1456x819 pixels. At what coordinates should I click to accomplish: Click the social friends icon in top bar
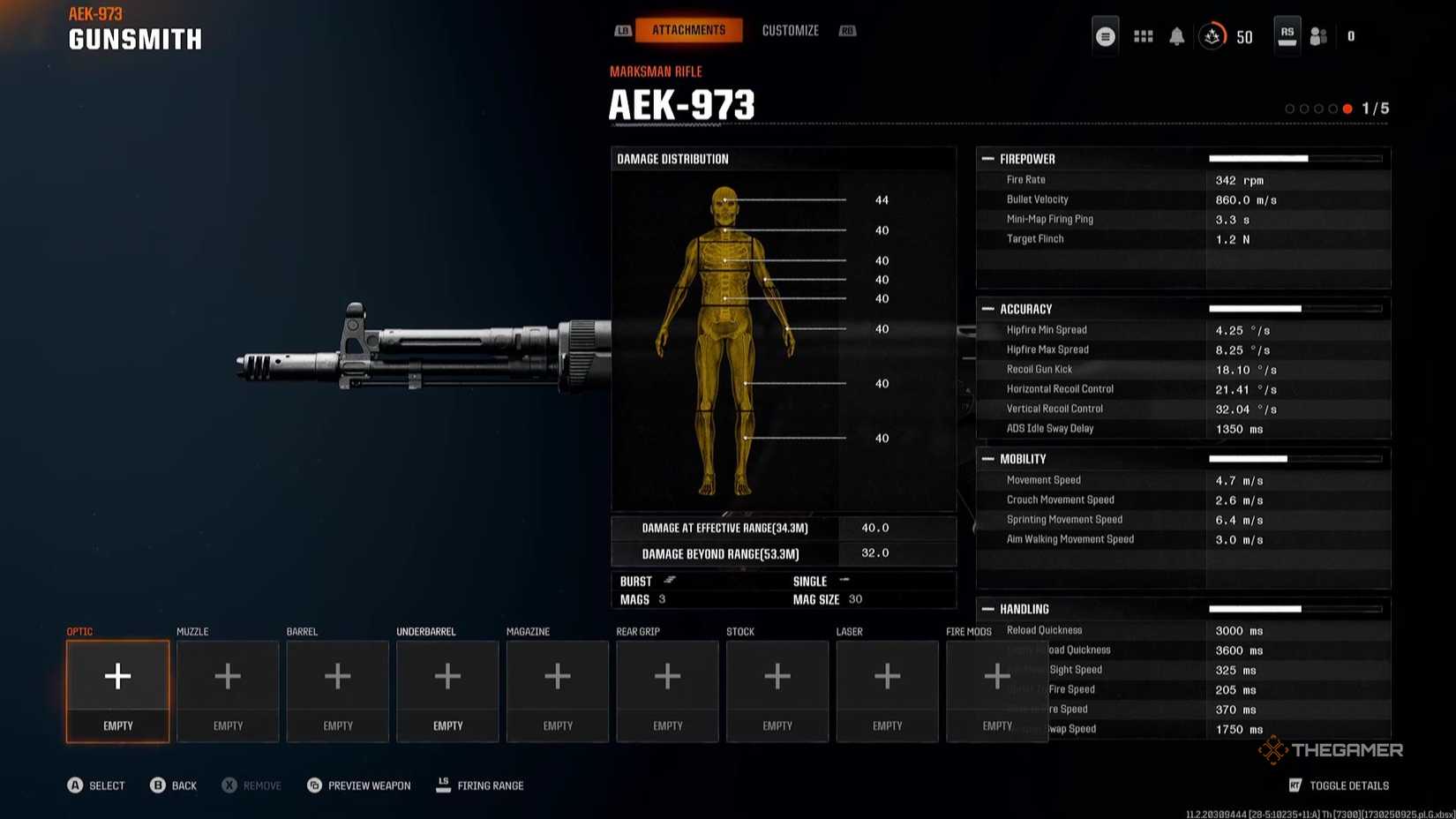(1318, 36)
